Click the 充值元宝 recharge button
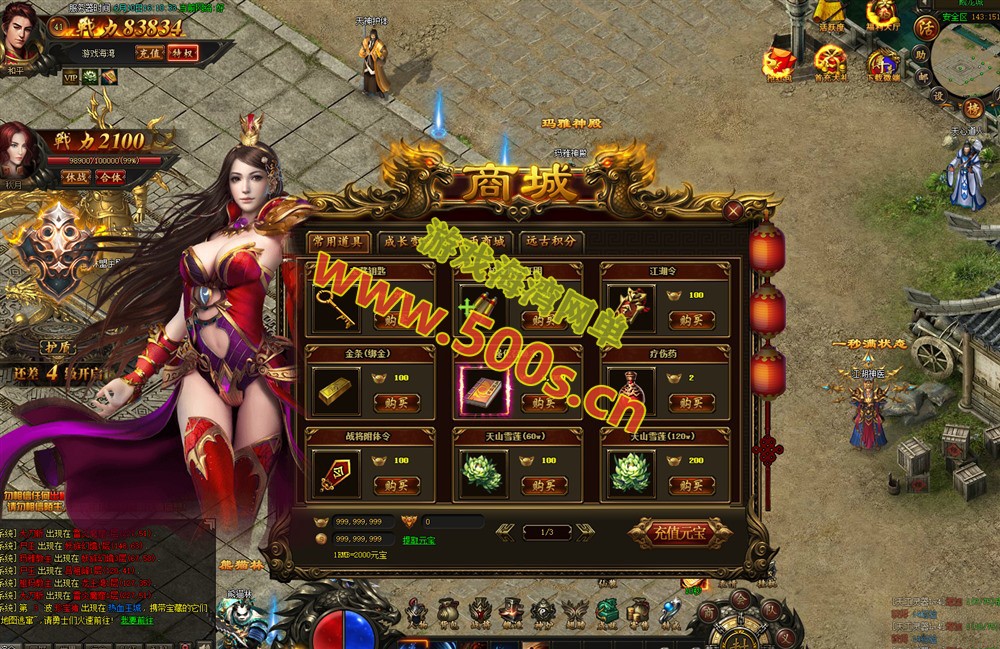 [680, 532]
